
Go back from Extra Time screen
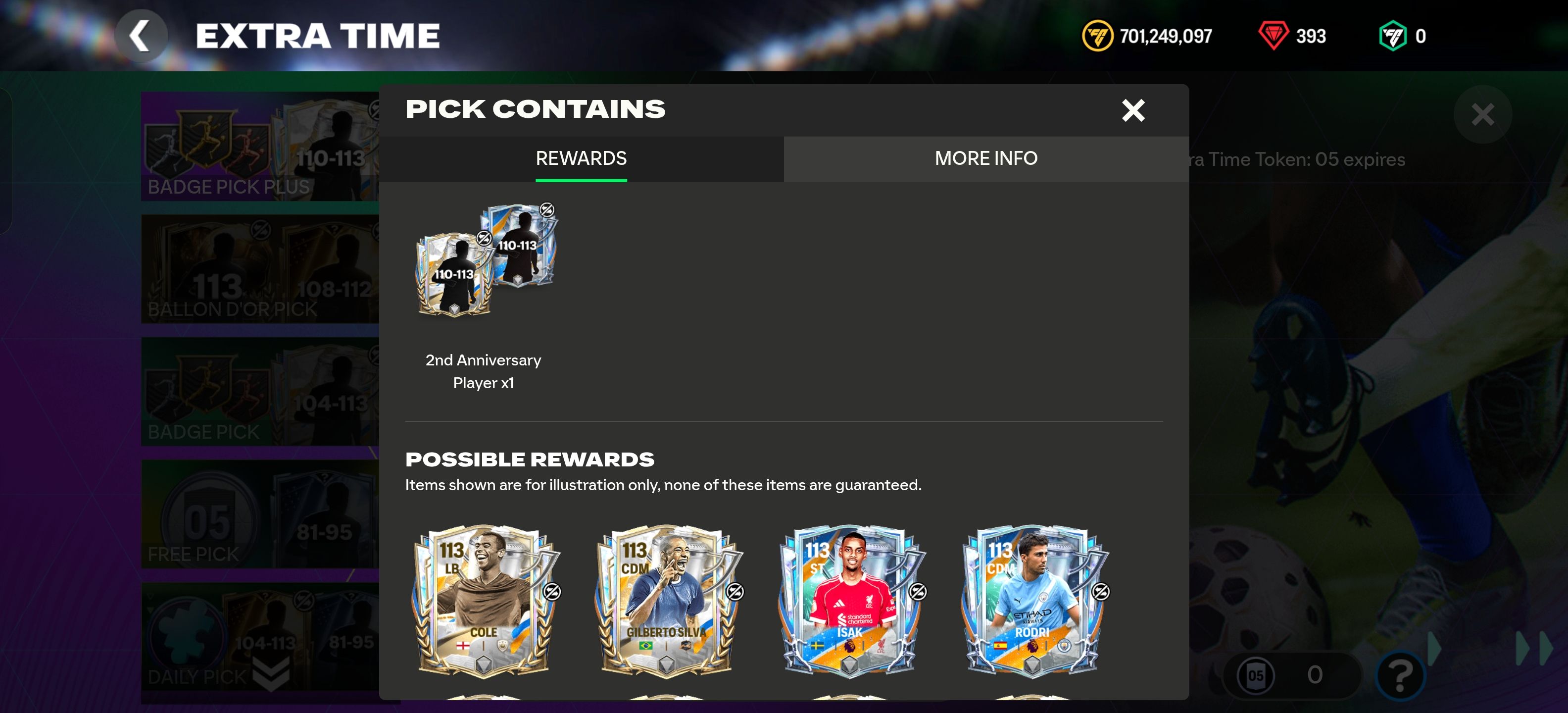[141, 36]
